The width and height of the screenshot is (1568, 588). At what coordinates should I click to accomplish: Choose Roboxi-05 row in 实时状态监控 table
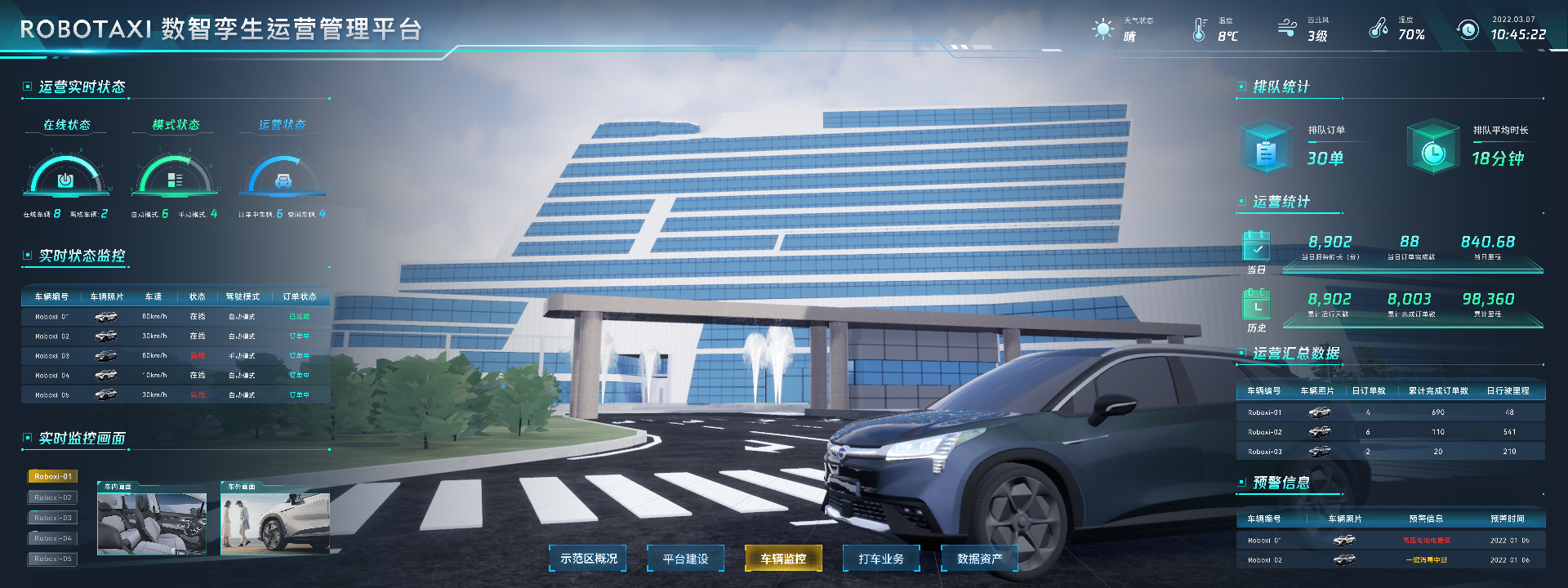176,394
